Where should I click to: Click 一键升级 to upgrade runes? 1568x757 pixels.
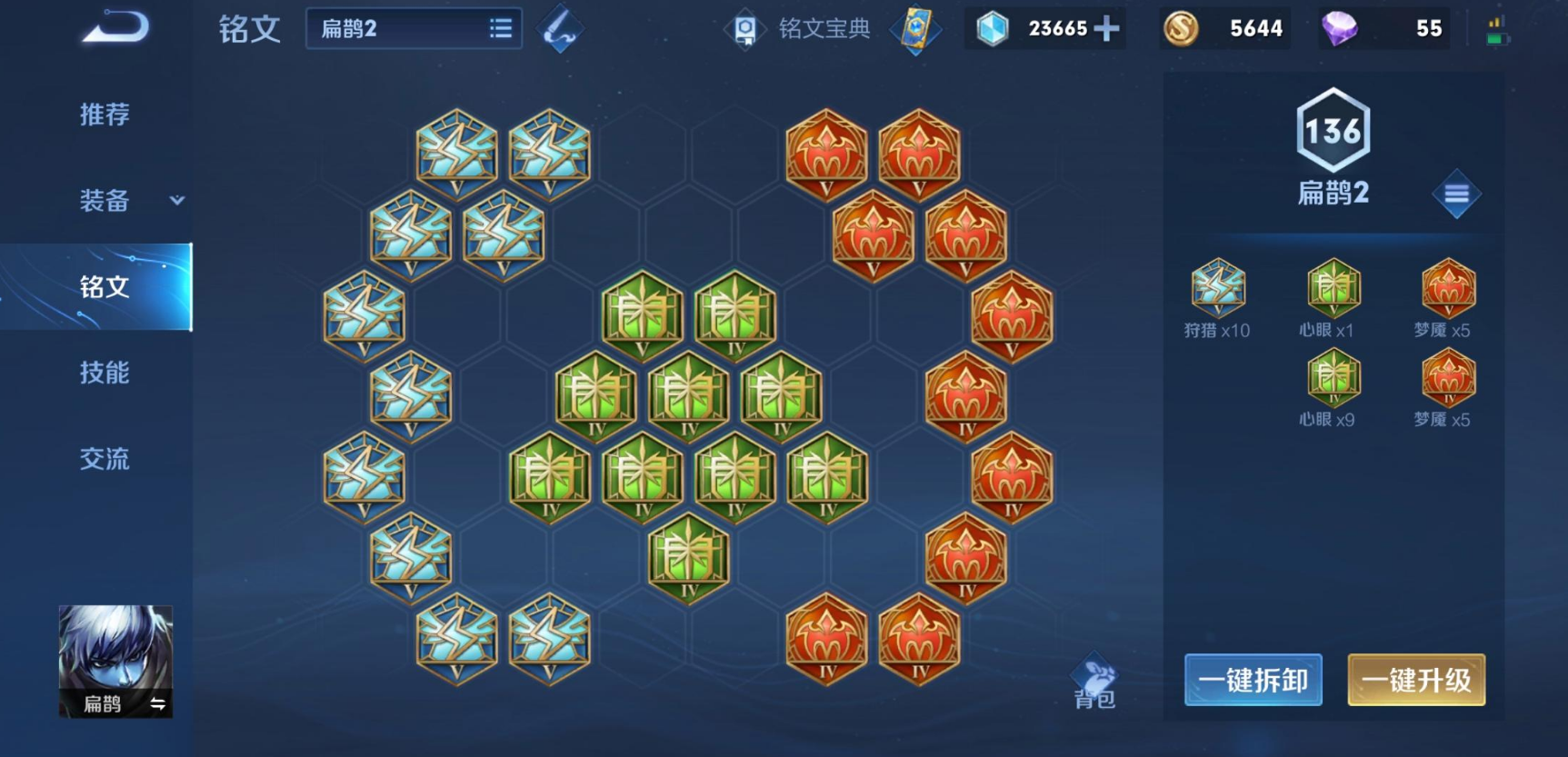pos(1415,680)
